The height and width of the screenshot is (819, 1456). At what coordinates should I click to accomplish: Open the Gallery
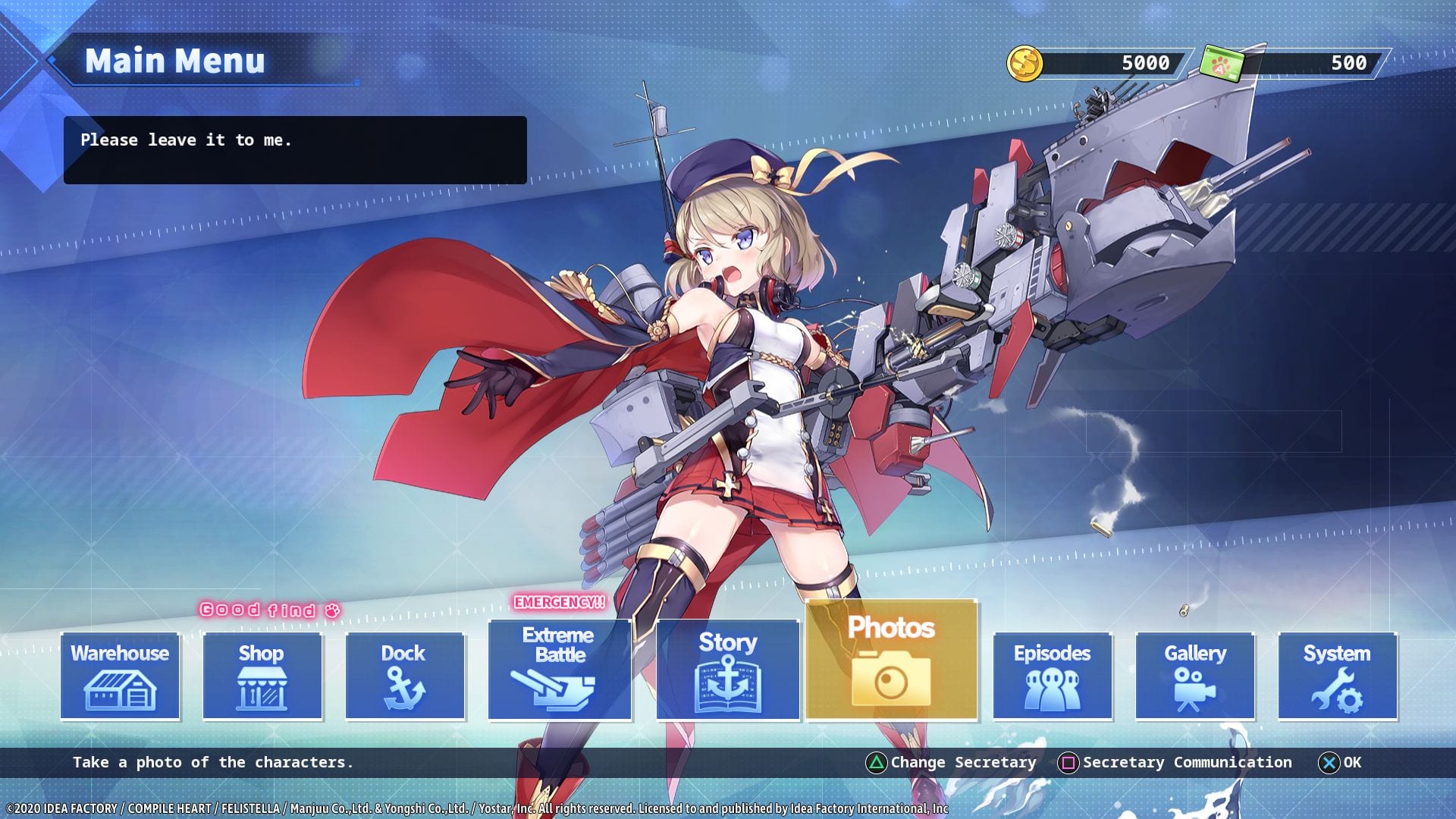(1195, 676)
